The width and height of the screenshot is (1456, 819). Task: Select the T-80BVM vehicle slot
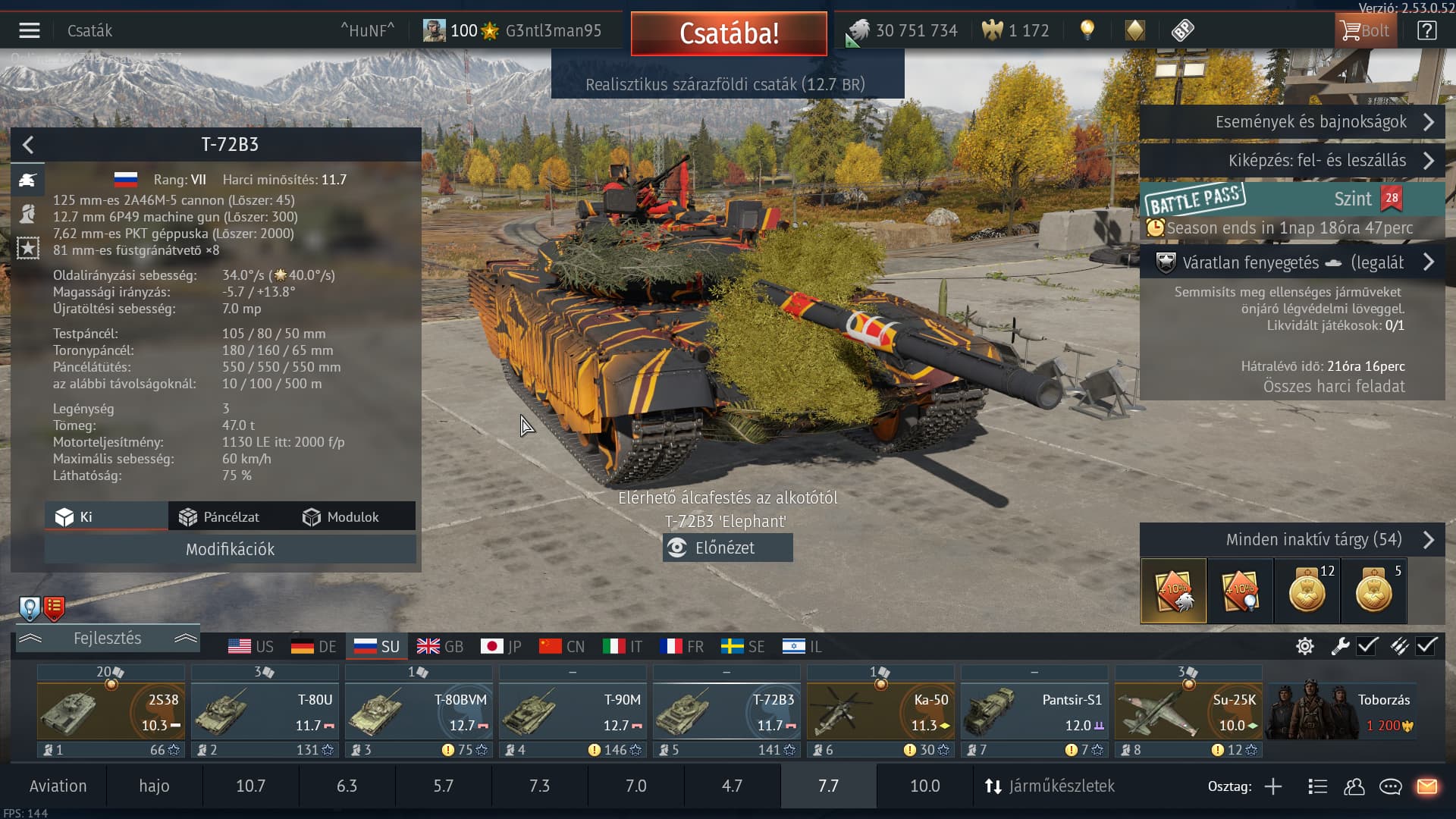pyautogui.click(x=419, y=711)
